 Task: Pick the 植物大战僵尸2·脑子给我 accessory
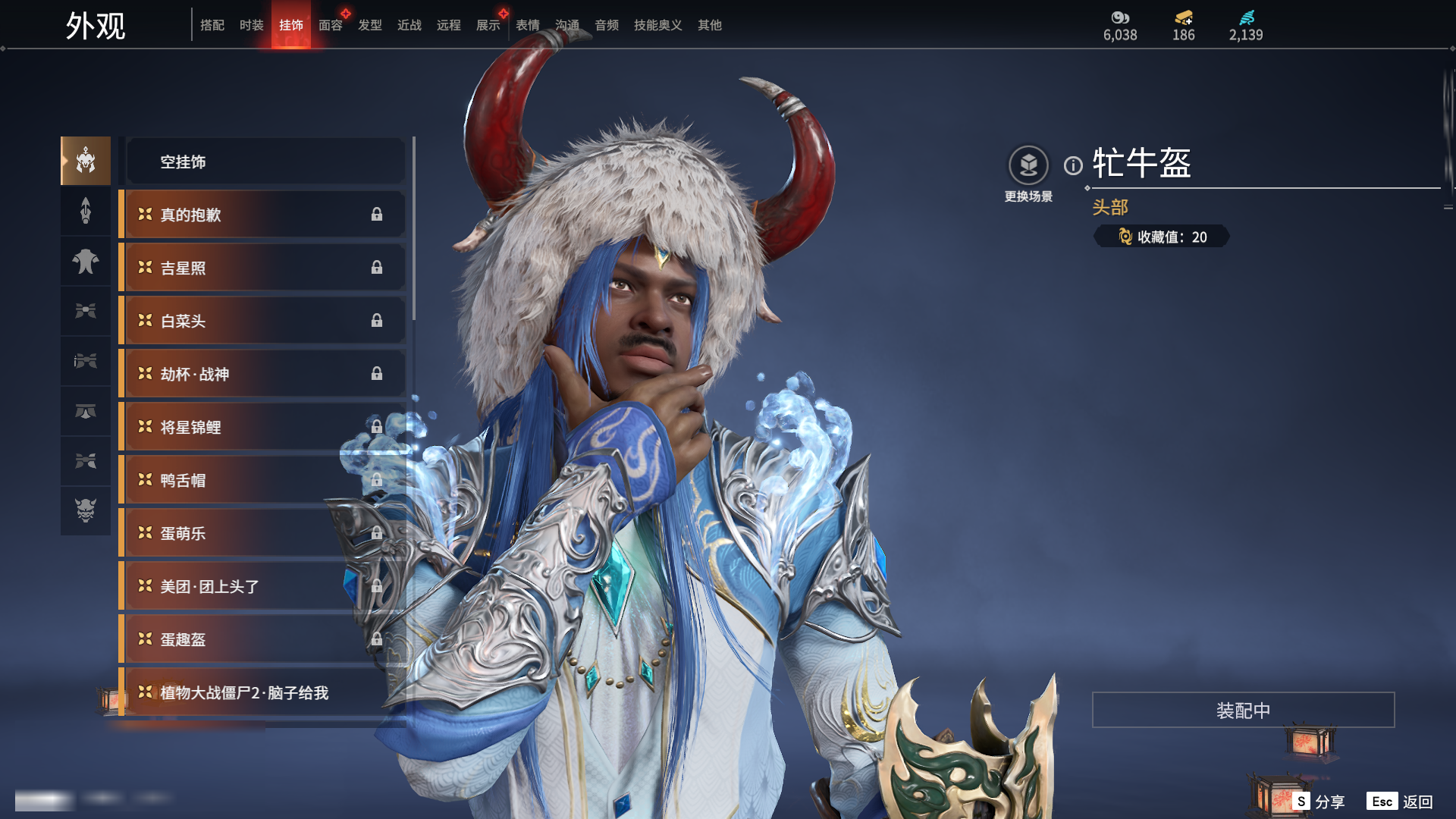[262, 692]
